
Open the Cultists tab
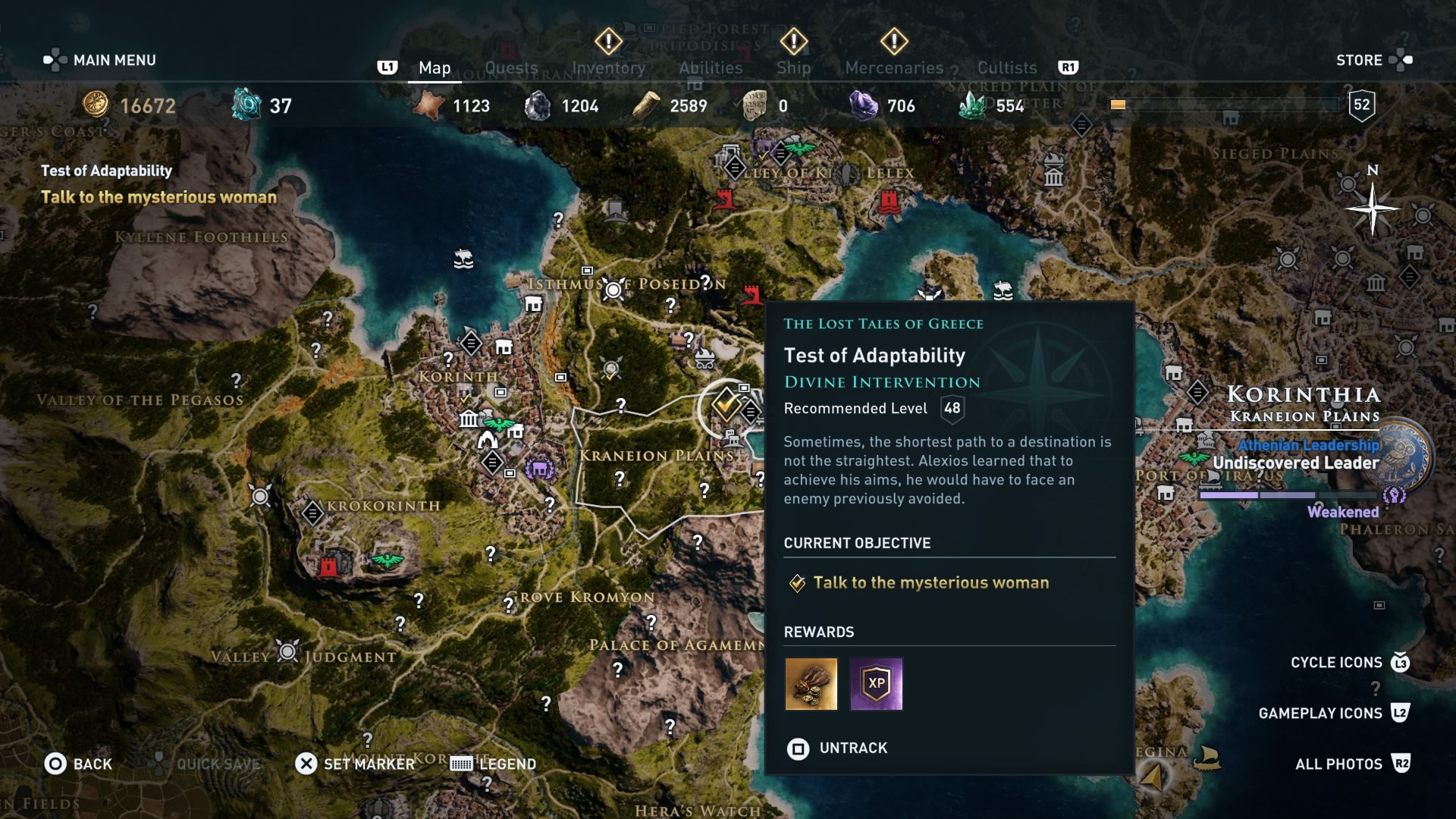pos(1006,68)
